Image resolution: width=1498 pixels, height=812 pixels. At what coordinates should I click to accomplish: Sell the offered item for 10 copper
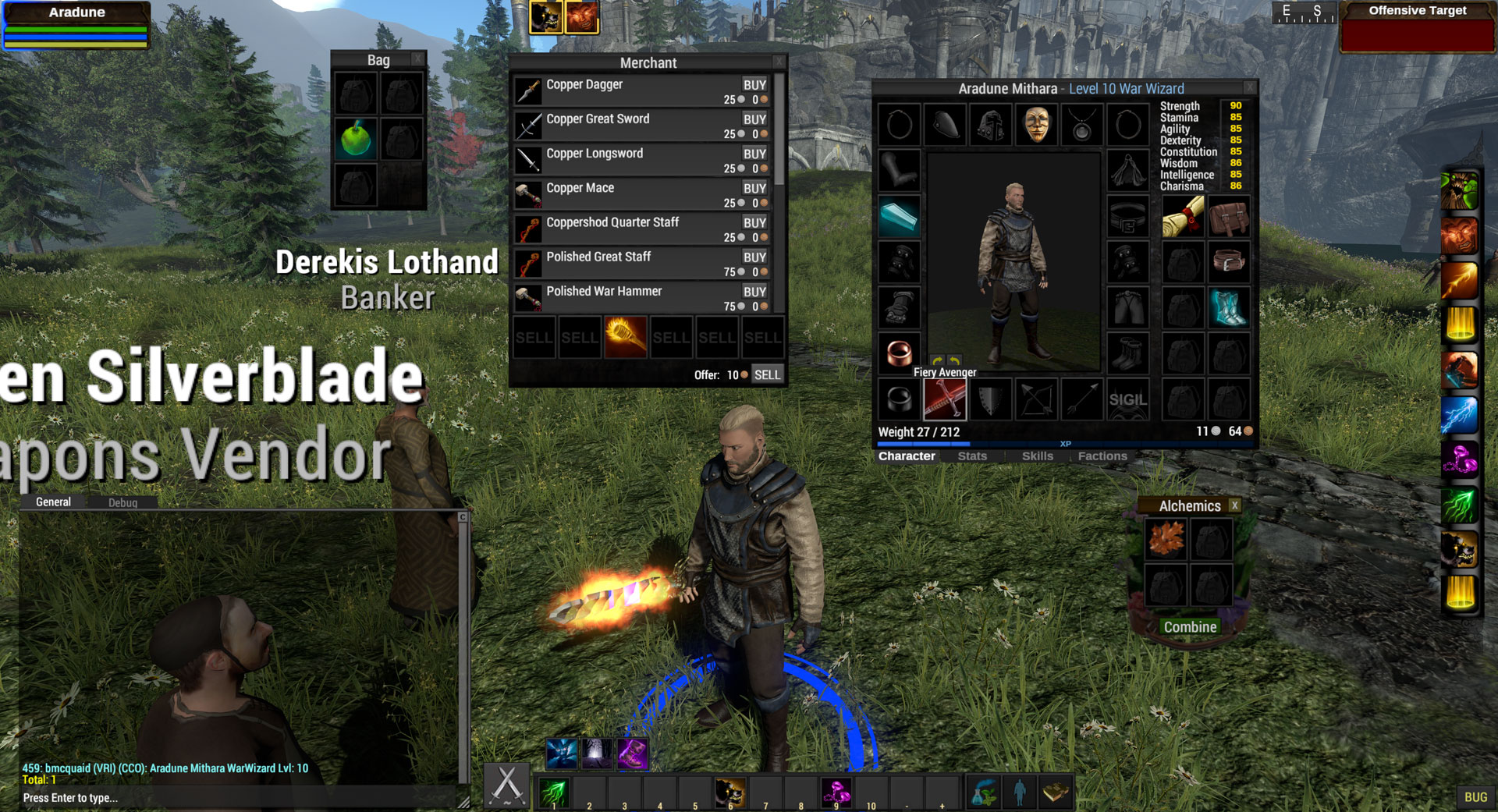click(x=766, y=374)
